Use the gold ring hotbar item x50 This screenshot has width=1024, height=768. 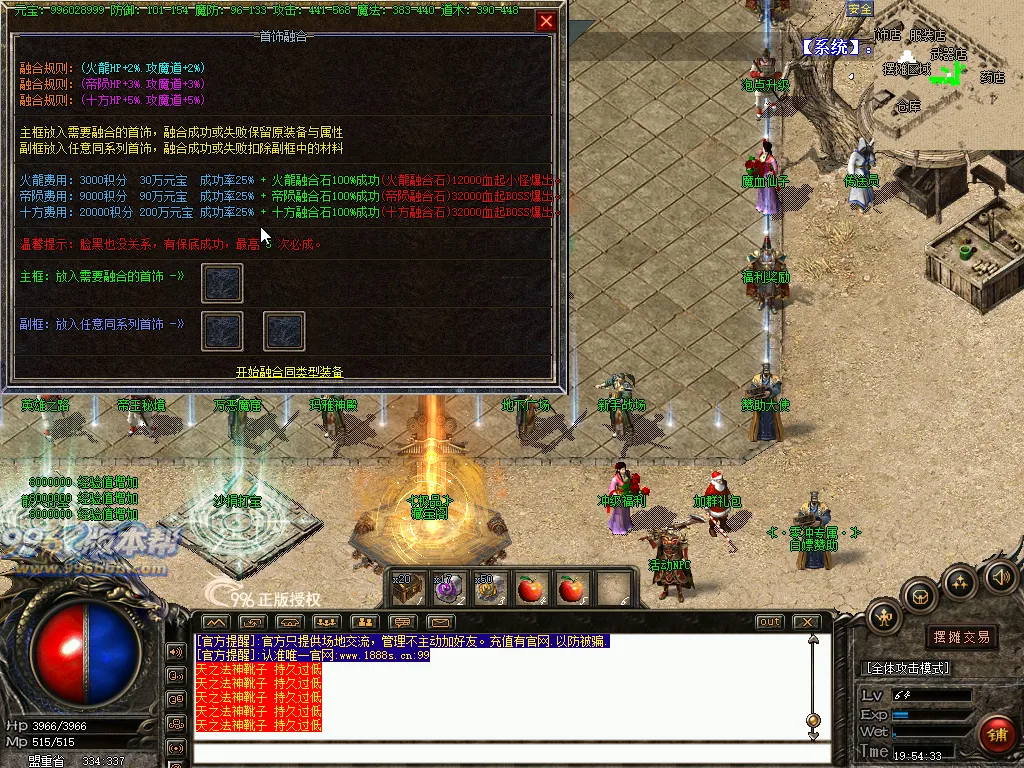[488, 589]
